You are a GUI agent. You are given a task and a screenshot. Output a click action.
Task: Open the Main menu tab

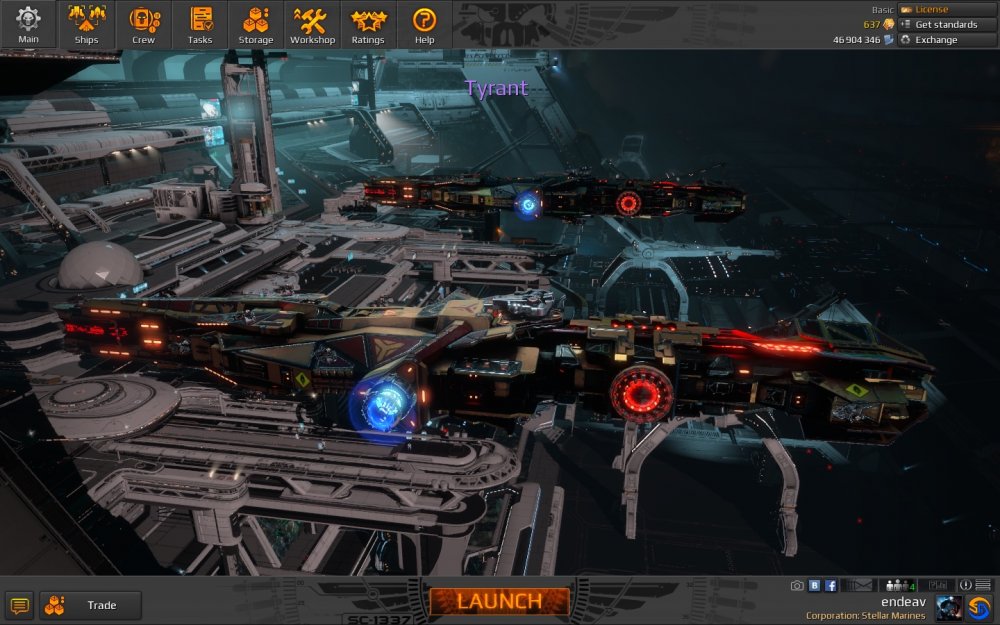pyautogui.click(x=28, y=24)
